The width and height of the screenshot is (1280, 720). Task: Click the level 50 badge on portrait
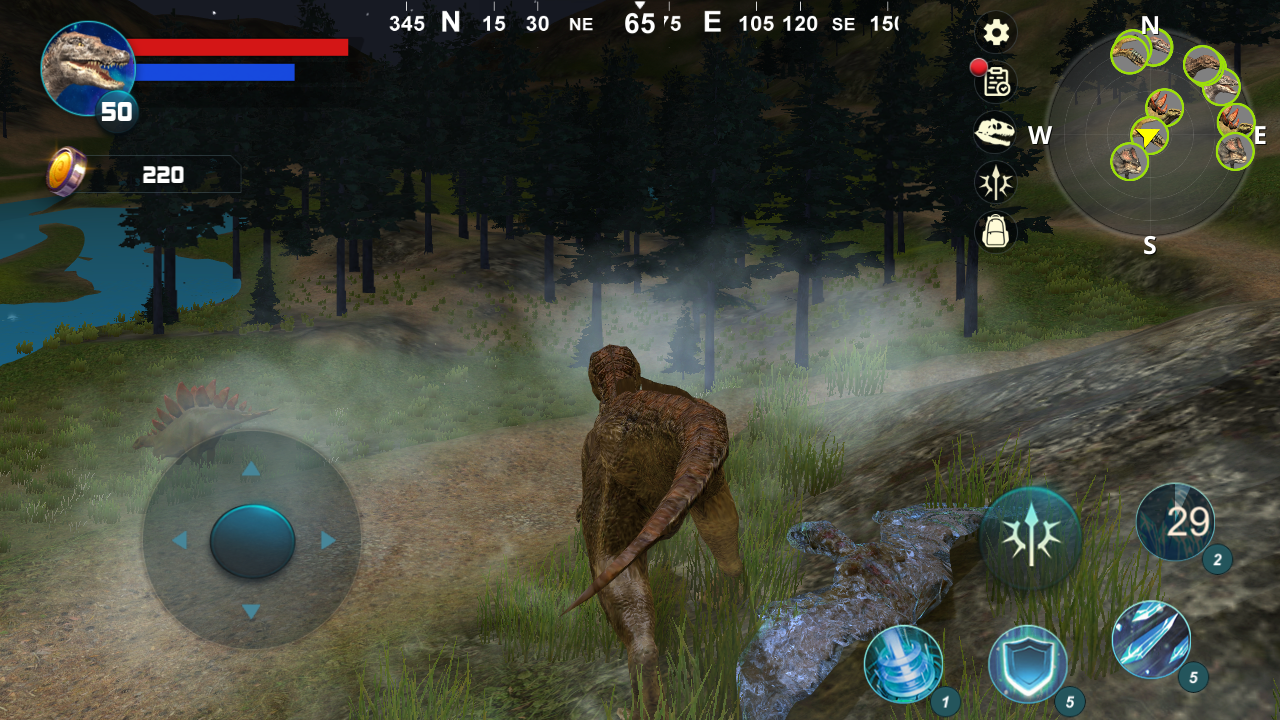tap(116, 112)
